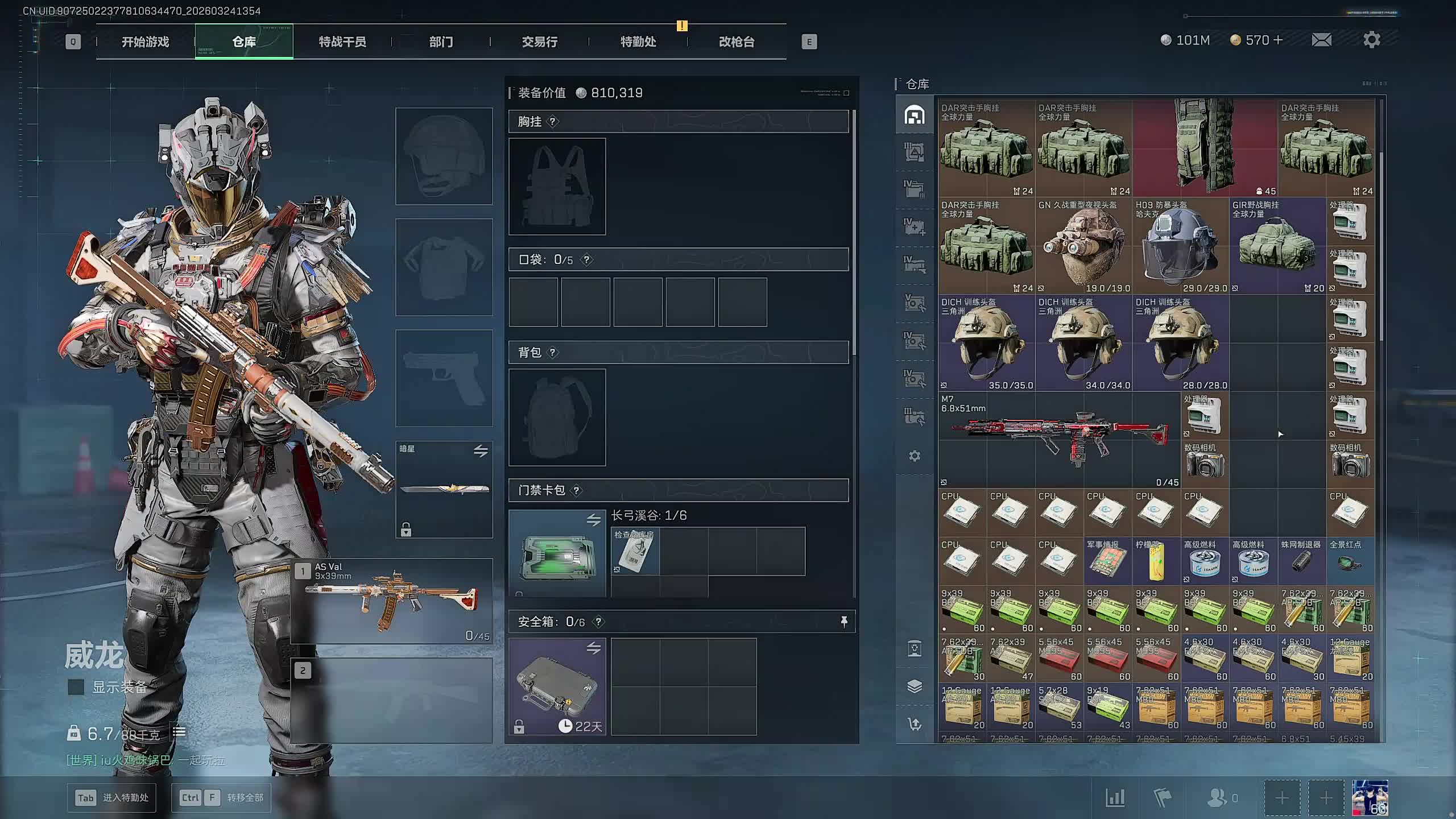Select the H09 防暴头盔 item
This screenshot has width=1456, height=819.
(1180, 246)
